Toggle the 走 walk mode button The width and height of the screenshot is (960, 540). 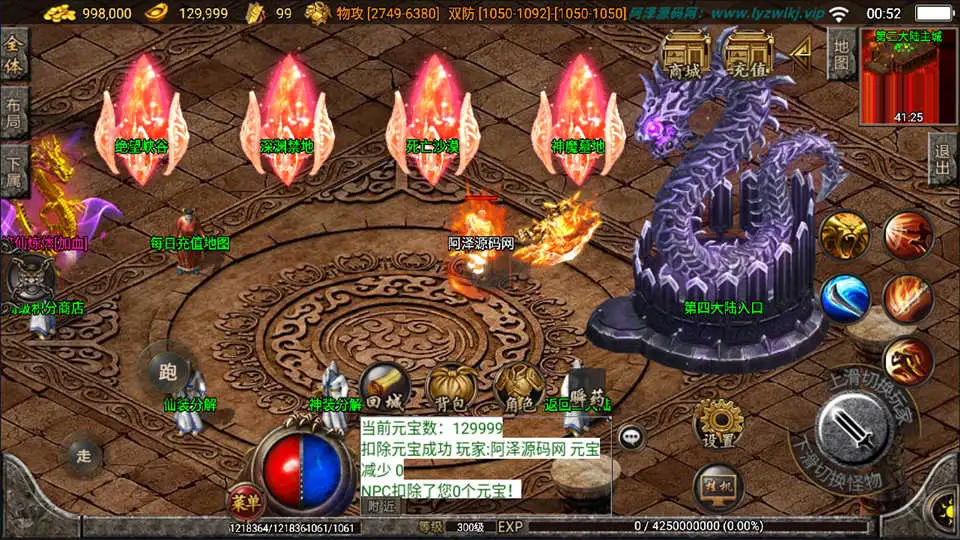pyautogui.click(x=85, y=455)
